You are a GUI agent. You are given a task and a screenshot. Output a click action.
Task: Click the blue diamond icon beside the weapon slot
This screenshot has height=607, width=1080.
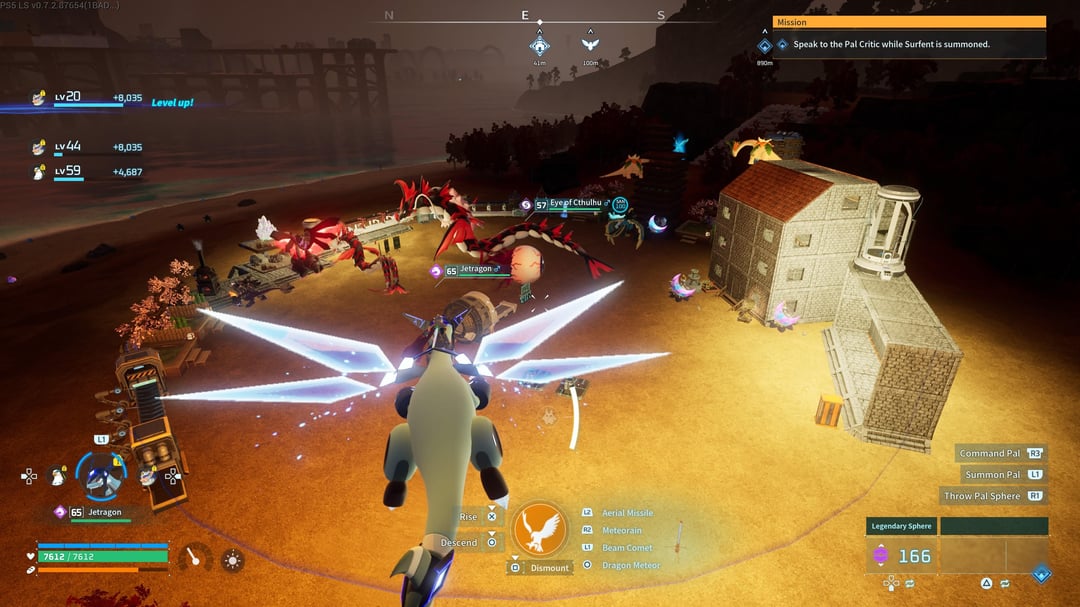1041,573
